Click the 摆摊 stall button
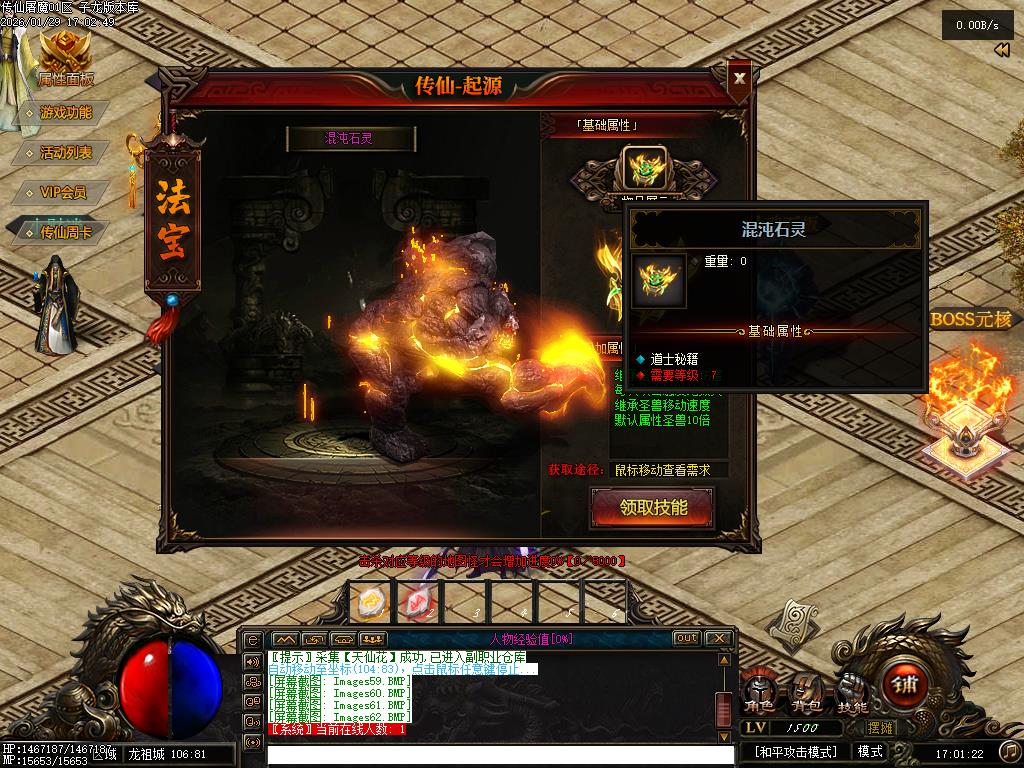 (881, 728)
